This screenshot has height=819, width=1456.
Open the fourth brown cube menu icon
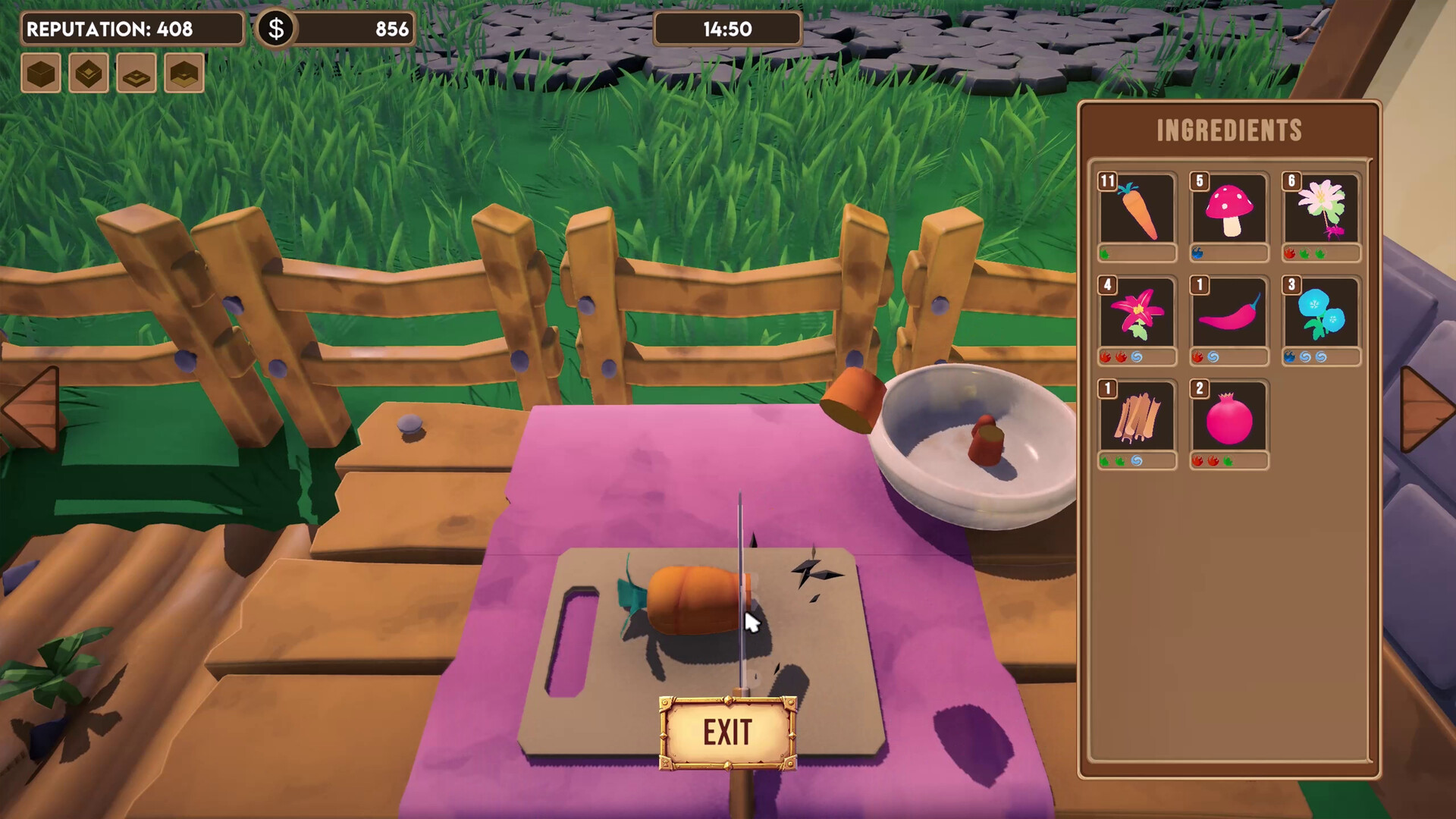point(185,73)
